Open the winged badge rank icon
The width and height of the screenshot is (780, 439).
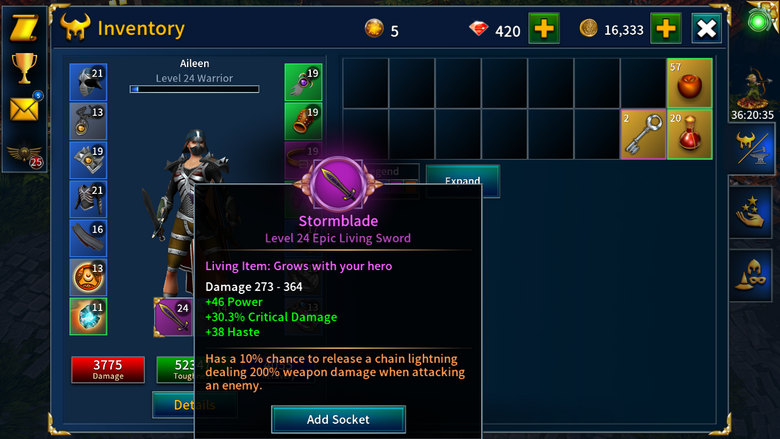[23, 155]
